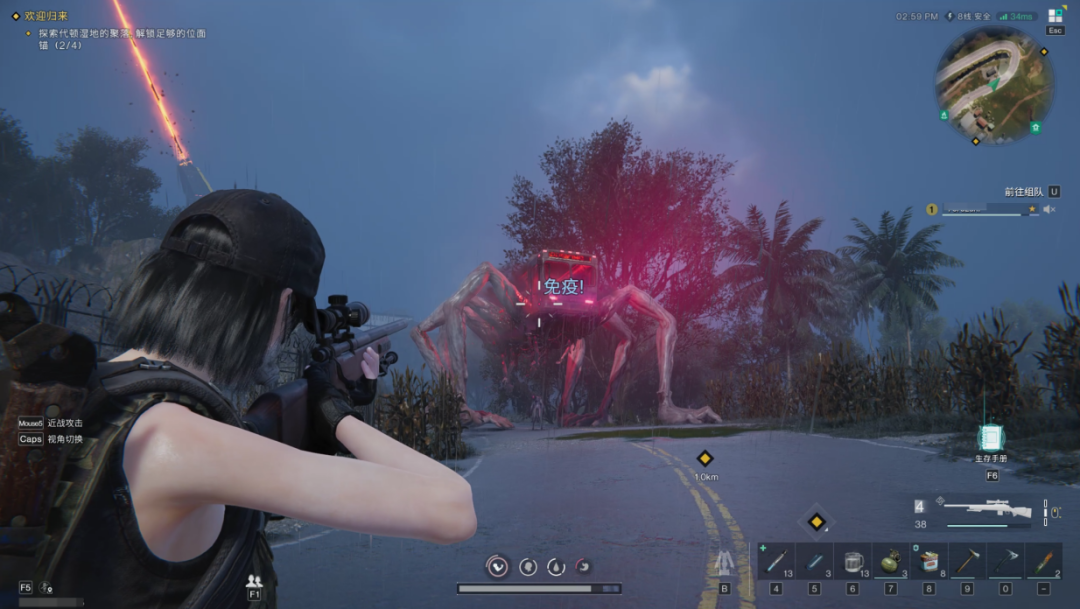Click the team-up (前往组队) button
The image size is (1080, 609).
(1024, 191)
